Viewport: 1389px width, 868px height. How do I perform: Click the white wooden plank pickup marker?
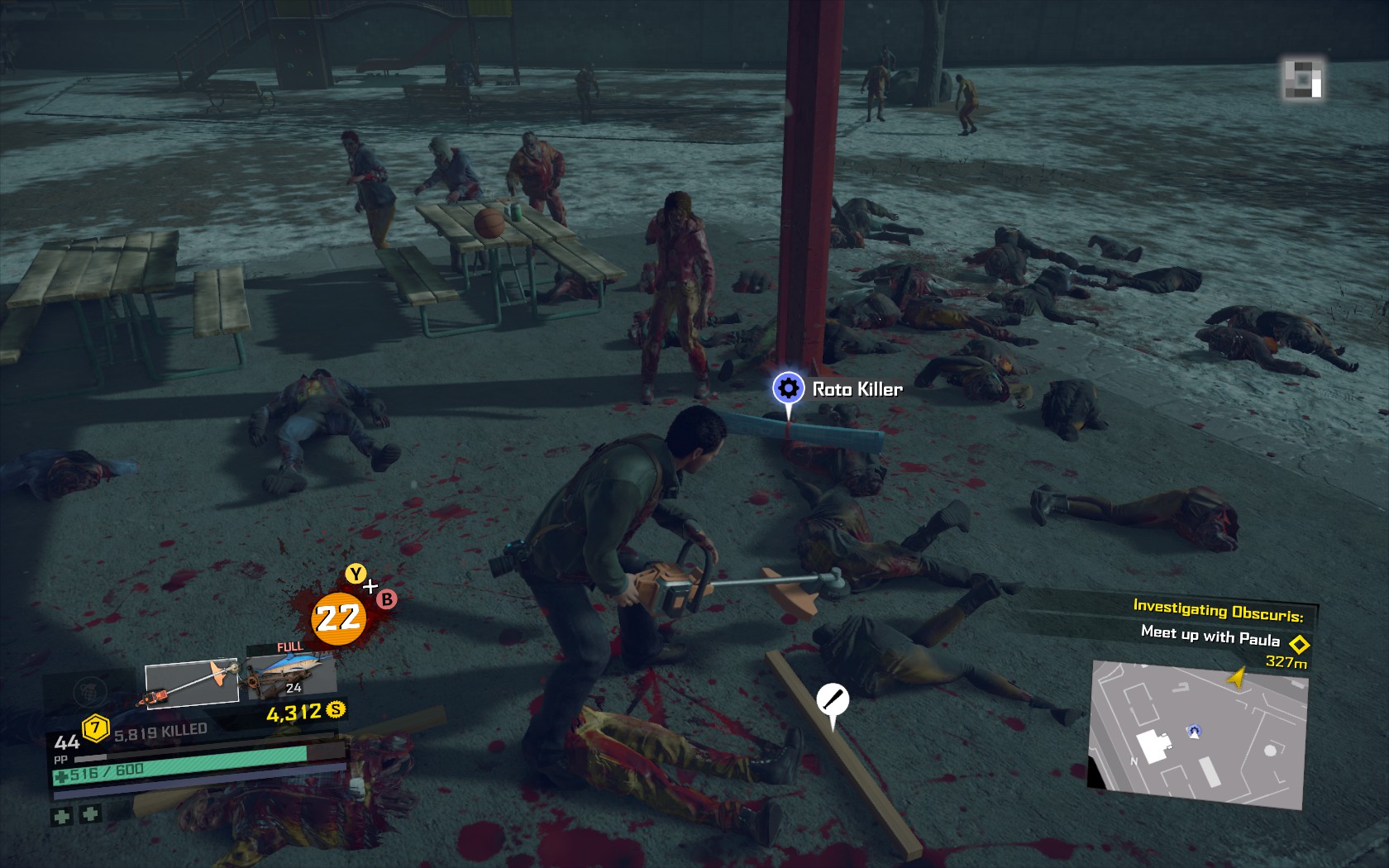[x=833, y=699]
